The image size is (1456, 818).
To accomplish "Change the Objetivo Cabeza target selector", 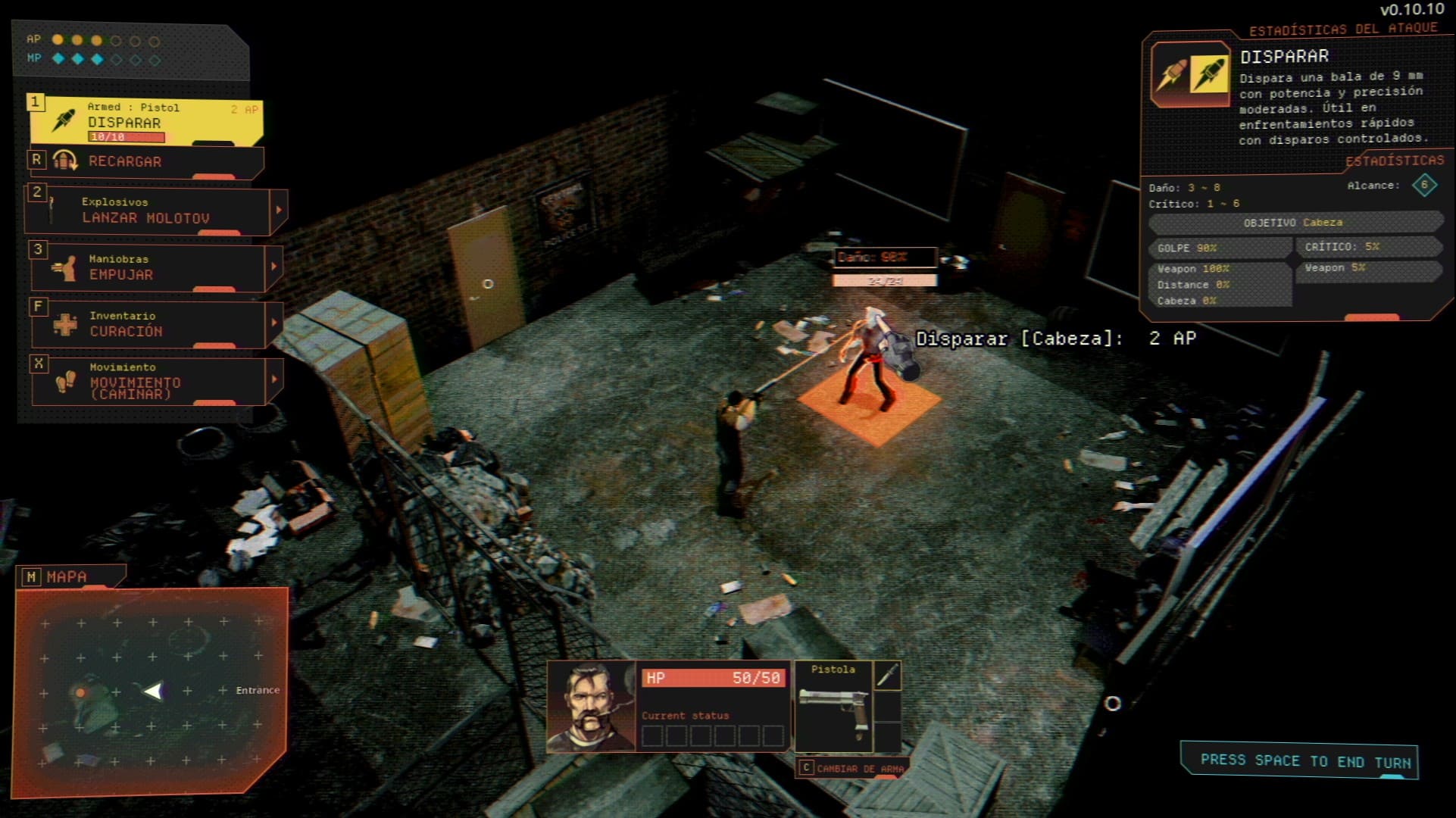I will pyautogui.click(x=1294, y=223).
